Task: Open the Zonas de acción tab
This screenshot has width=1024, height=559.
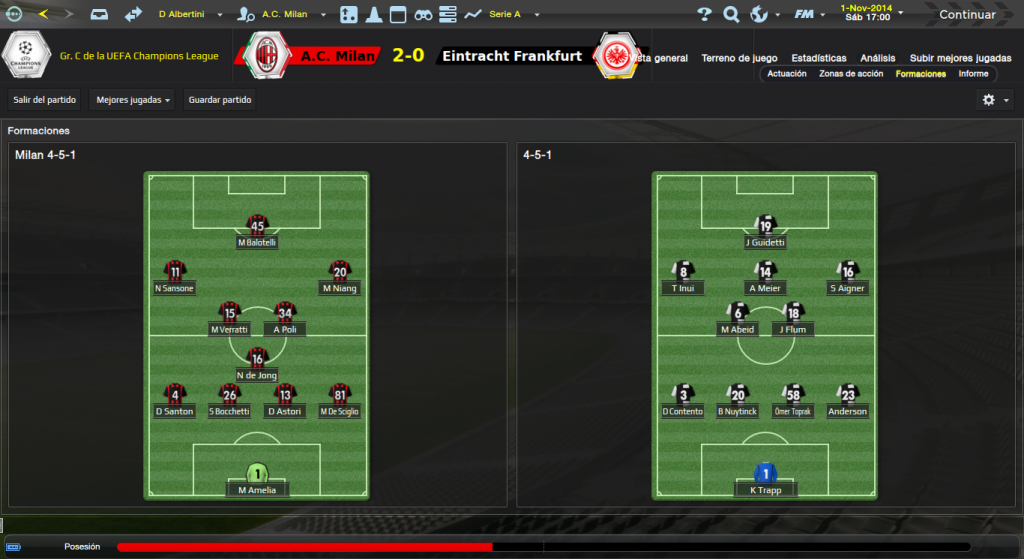Action: click(850, 74)
